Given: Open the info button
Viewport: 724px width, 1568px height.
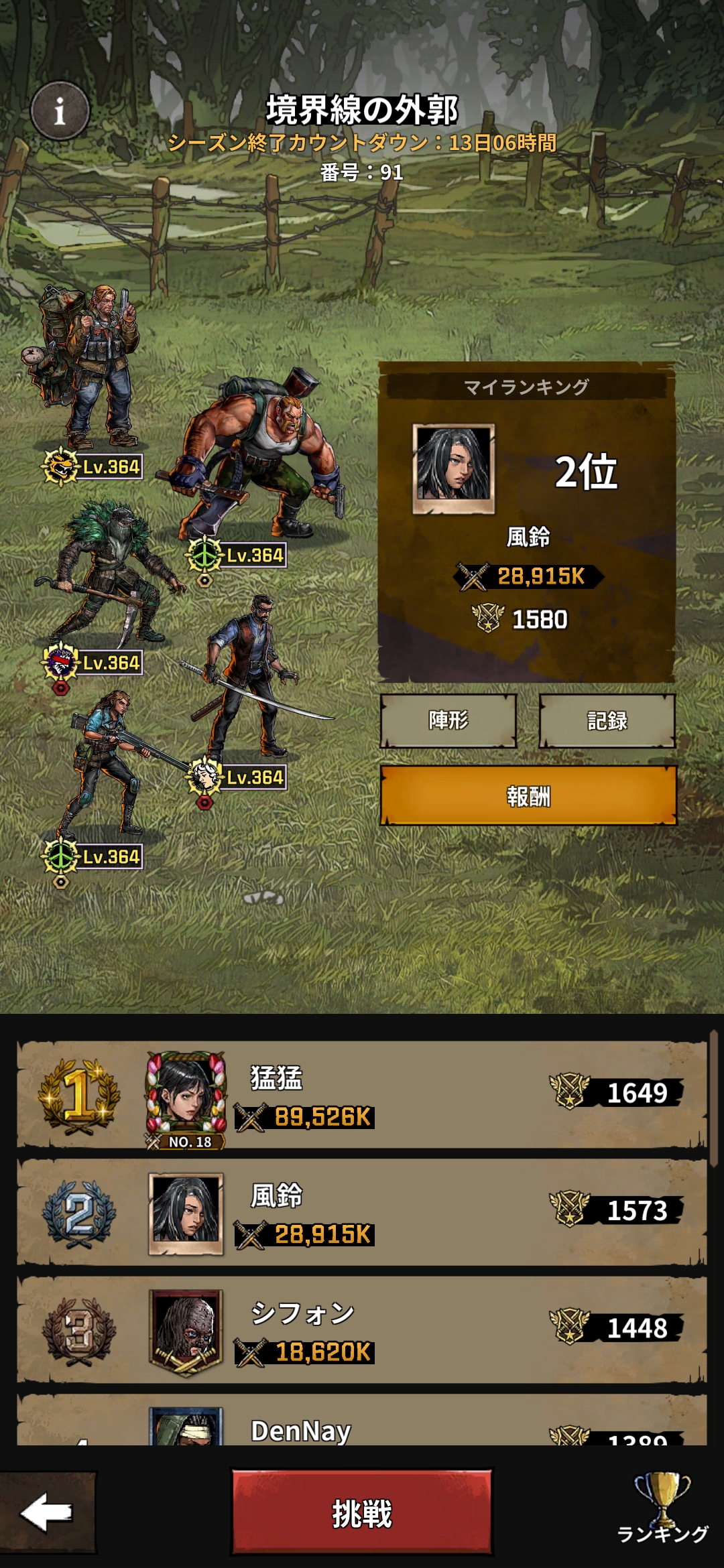Looking at the screenshot, I should coord(60,111).
